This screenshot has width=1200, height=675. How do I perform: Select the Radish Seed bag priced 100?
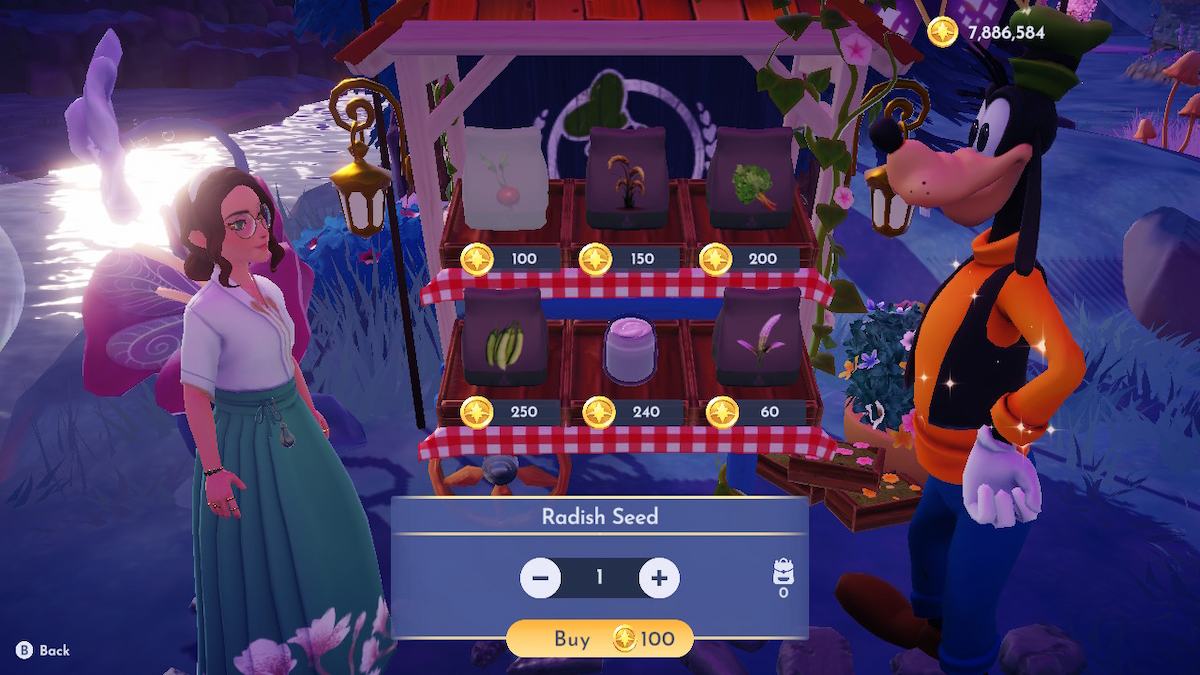coord(504,180)
